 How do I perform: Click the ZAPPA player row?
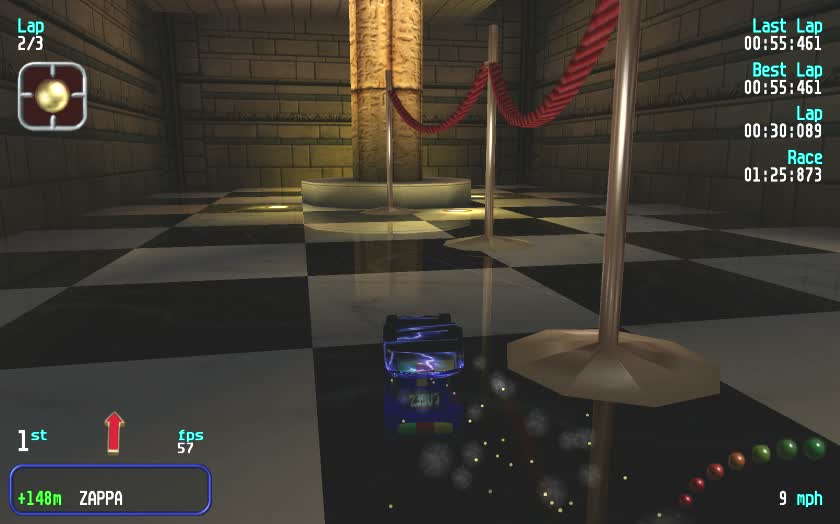click(110, 490)
